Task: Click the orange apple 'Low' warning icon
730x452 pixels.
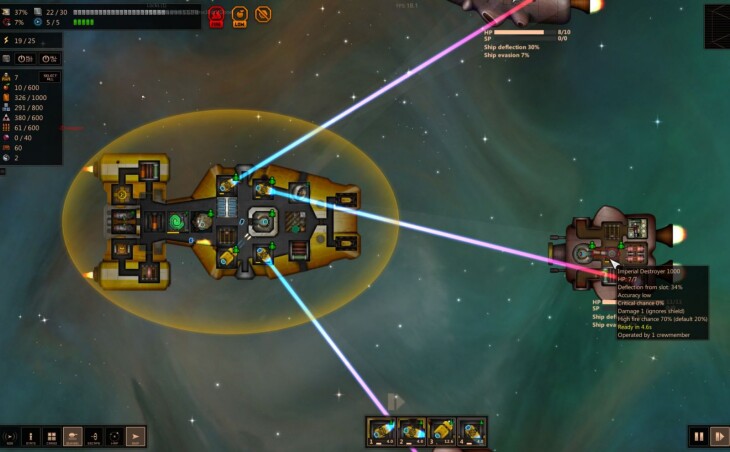Action: coord(240,15)
